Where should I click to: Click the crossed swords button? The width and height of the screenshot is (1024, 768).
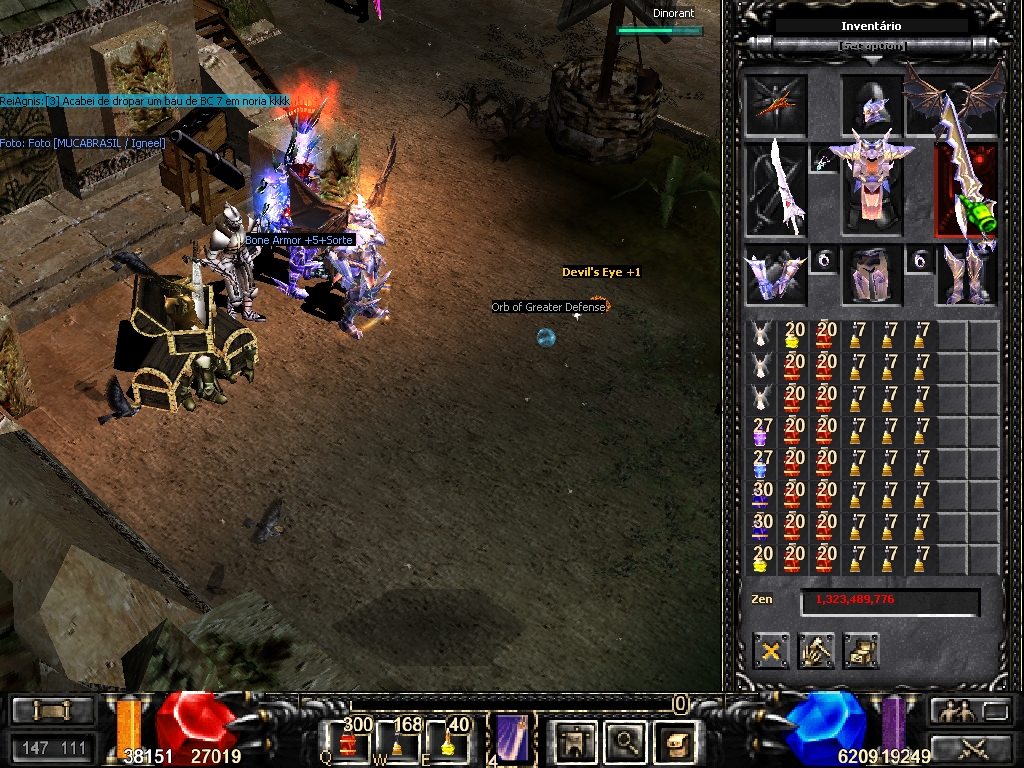971,746
